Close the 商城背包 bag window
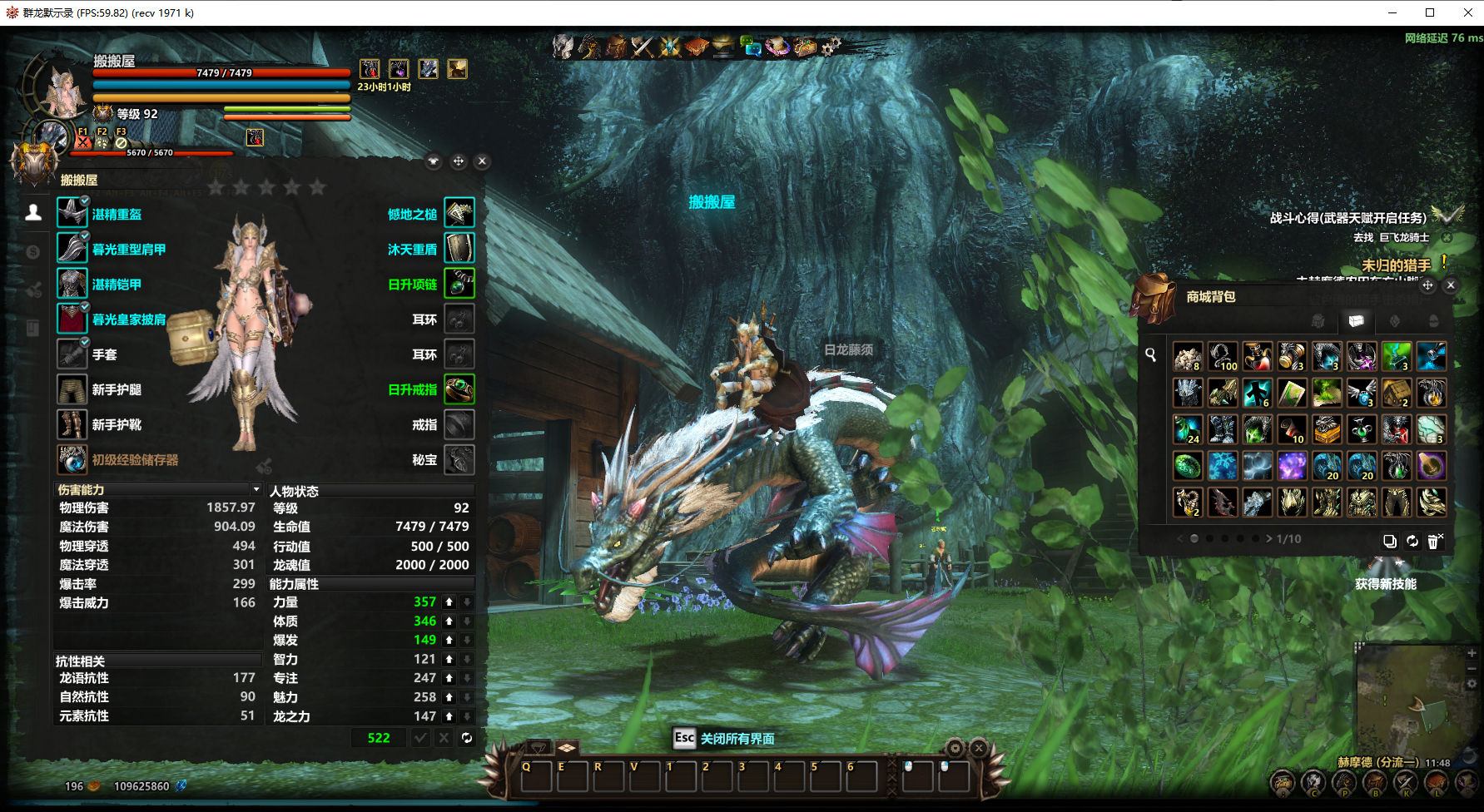The image size is (1484, 812). pyautogui.click(x=1451, y=285)
